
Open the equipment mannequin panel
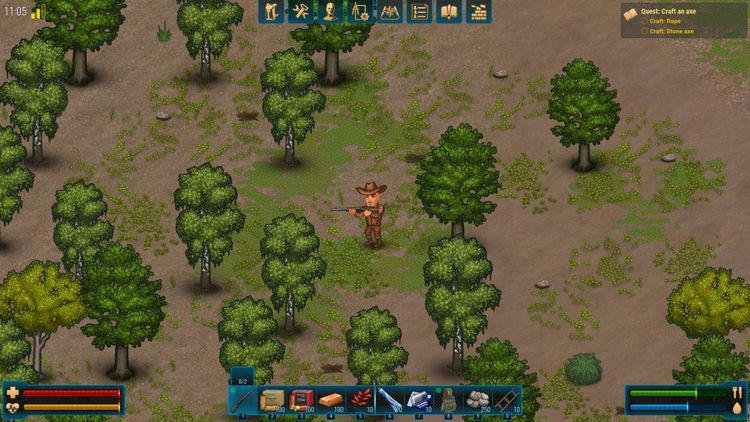click(271, 12)
